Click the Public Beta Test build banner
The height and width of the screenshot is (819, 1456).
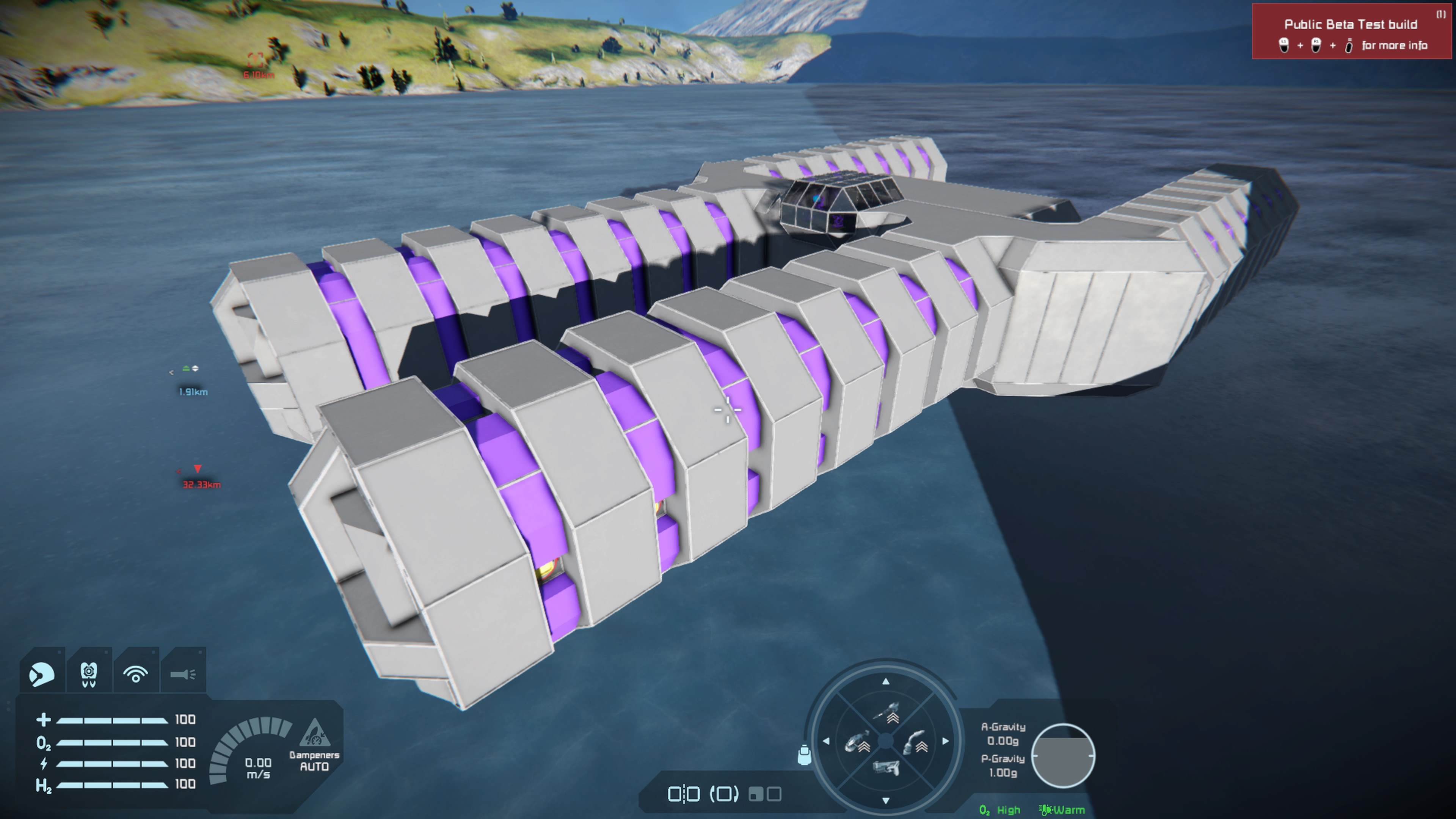tap(1351, 31)
